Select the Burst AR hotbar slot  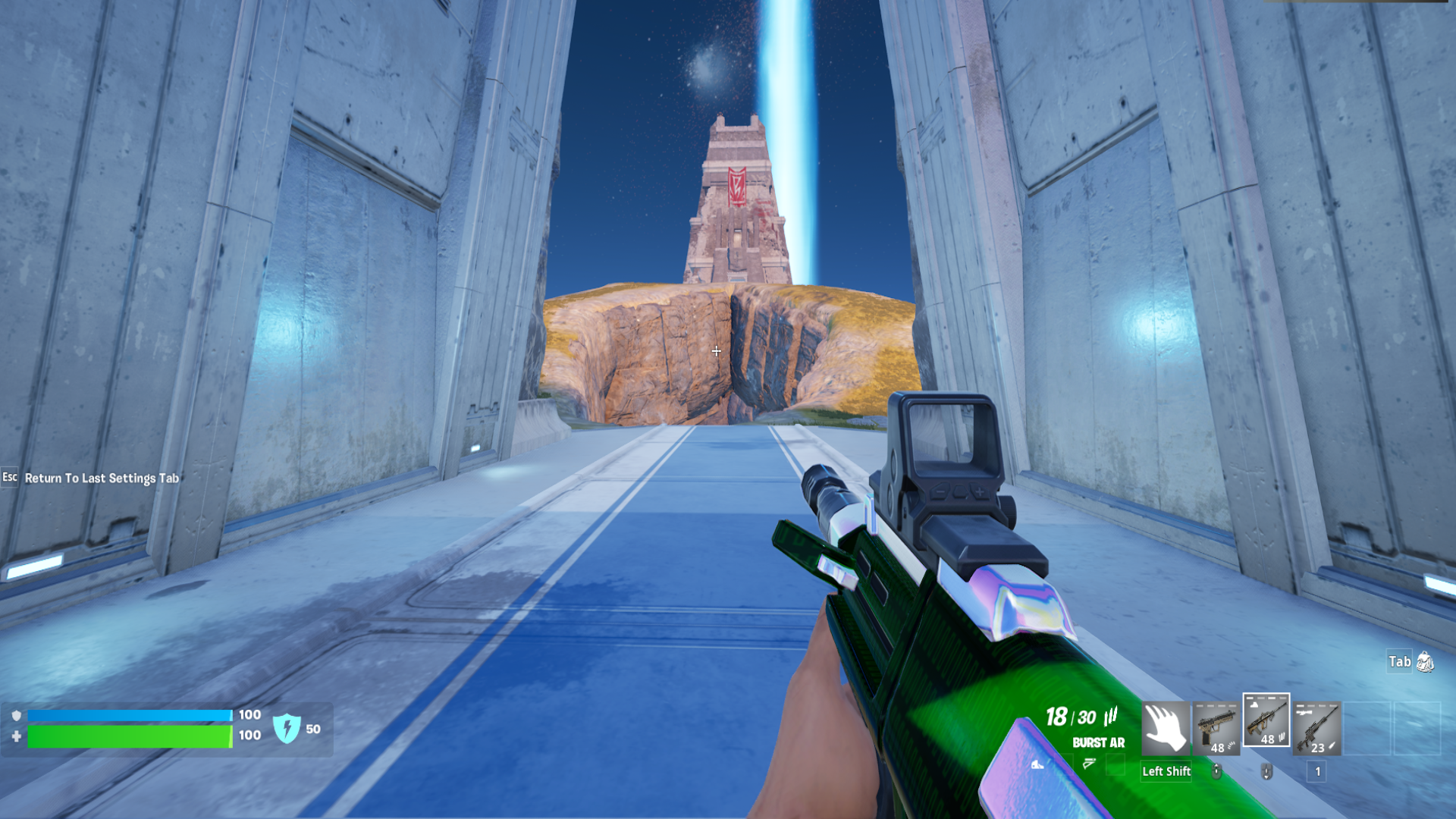(x=1266, y=720)
